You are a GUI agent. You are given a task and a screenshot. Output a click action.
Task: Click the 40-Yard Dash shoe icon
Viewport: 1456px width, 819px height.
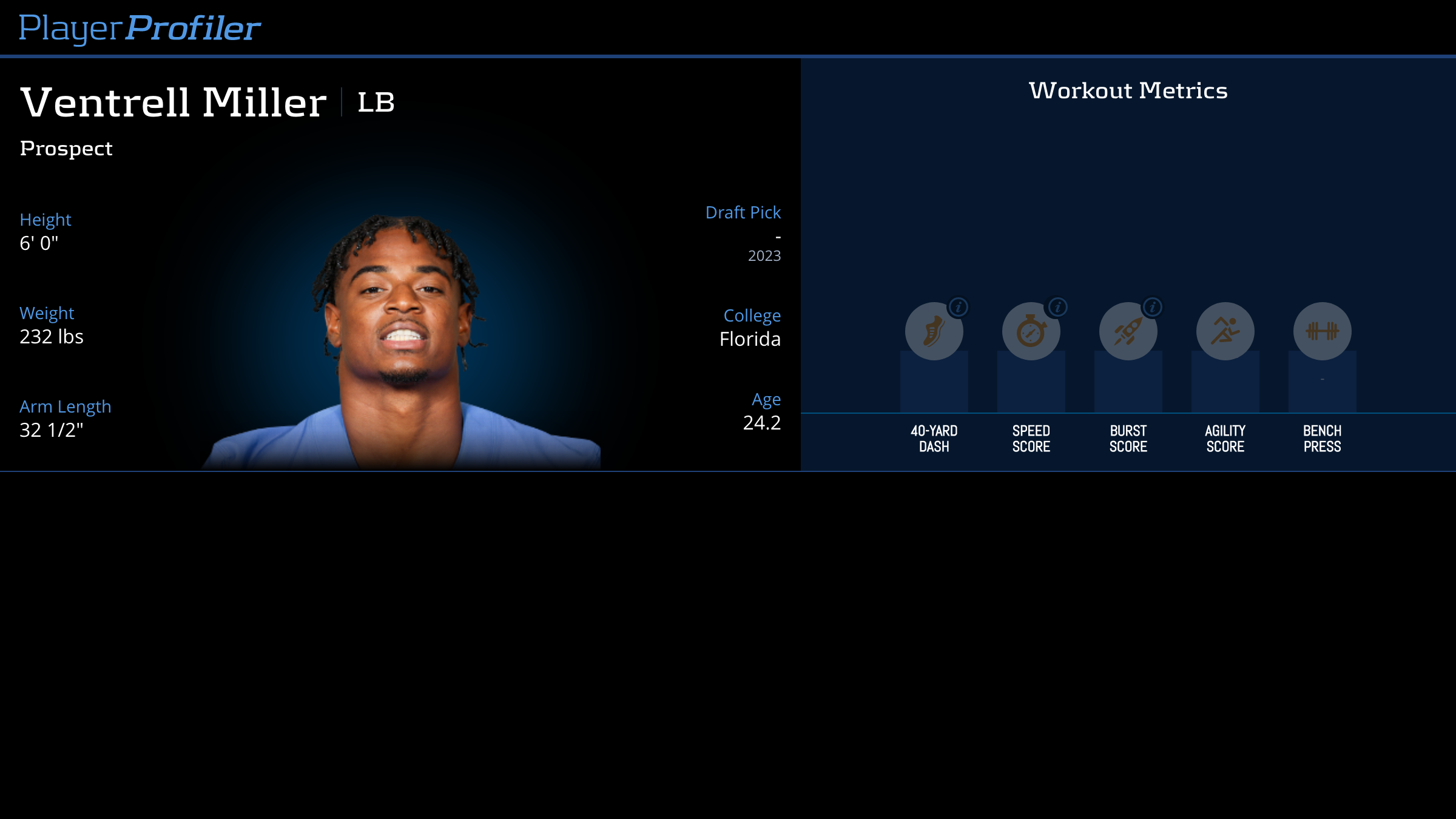click(933, 332)
